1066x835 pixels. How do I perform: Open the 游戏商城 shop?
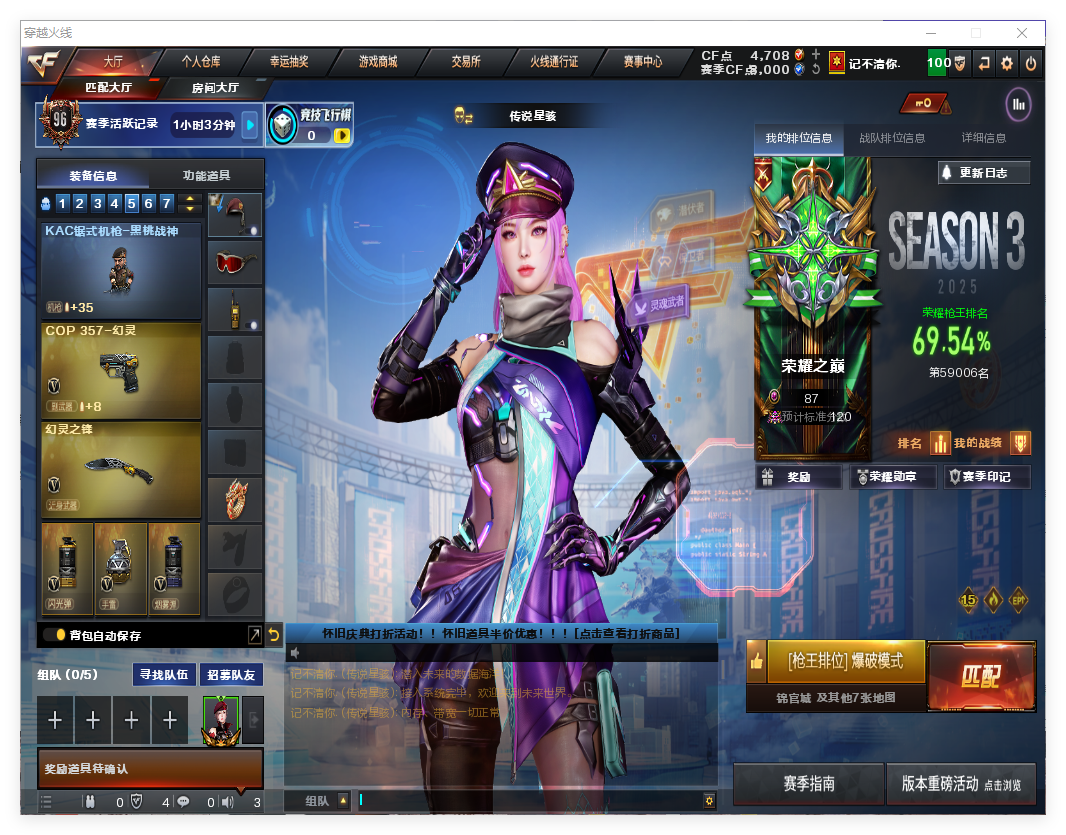click(x=378, y=61)
